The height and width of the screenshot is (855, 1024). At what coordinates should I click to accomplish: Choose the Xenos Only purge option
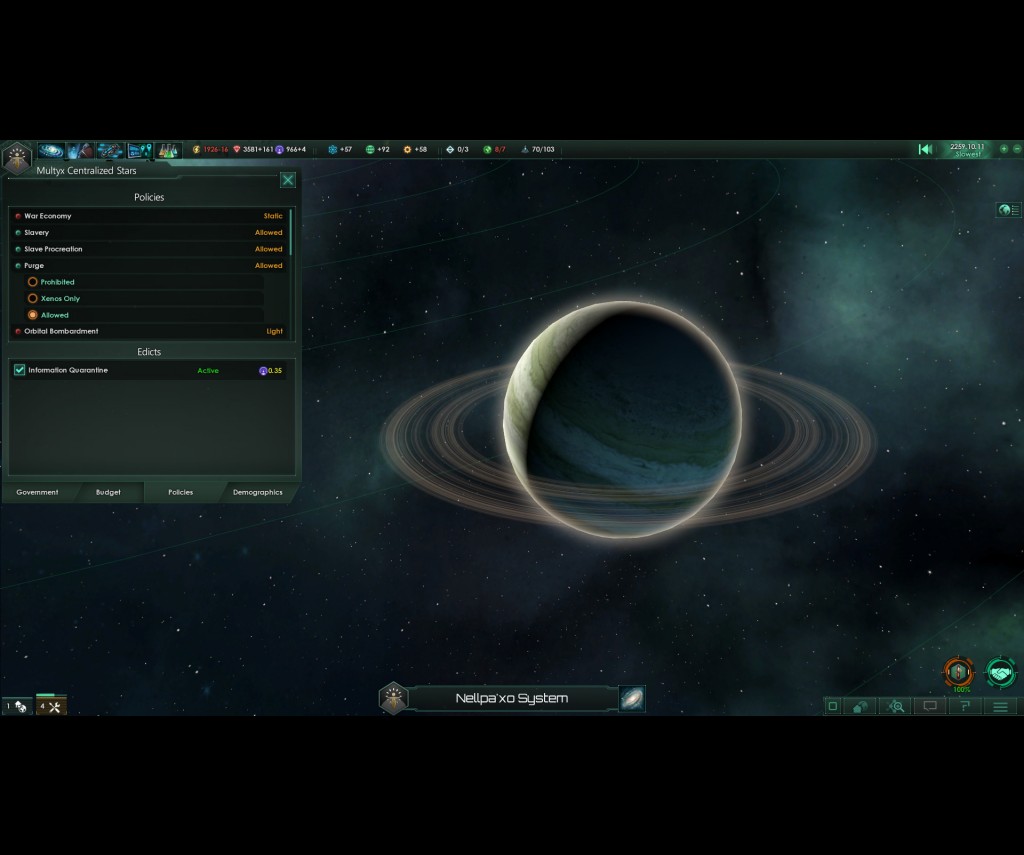[x=33, y=298]
